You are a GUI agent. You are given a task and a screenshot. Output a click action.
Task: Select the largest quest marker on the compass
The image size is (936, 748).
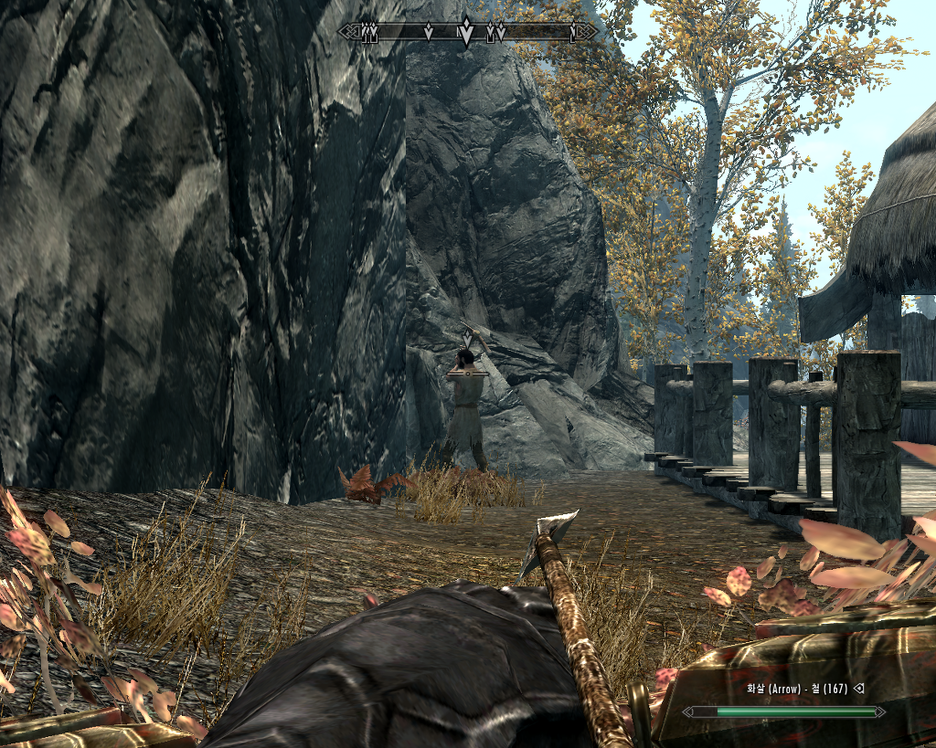click(466, 31)
